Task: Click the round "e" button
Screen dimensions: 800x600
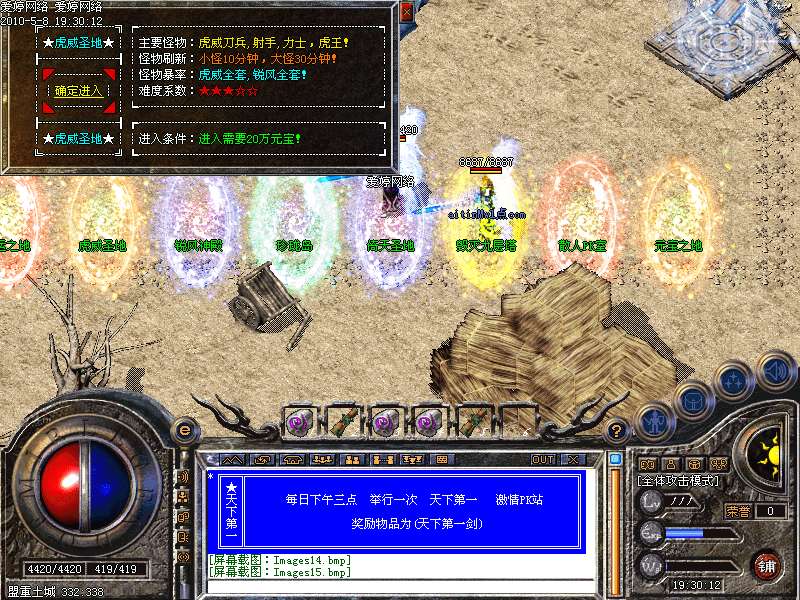Action: pyautogui.click(x=184, y=430)
